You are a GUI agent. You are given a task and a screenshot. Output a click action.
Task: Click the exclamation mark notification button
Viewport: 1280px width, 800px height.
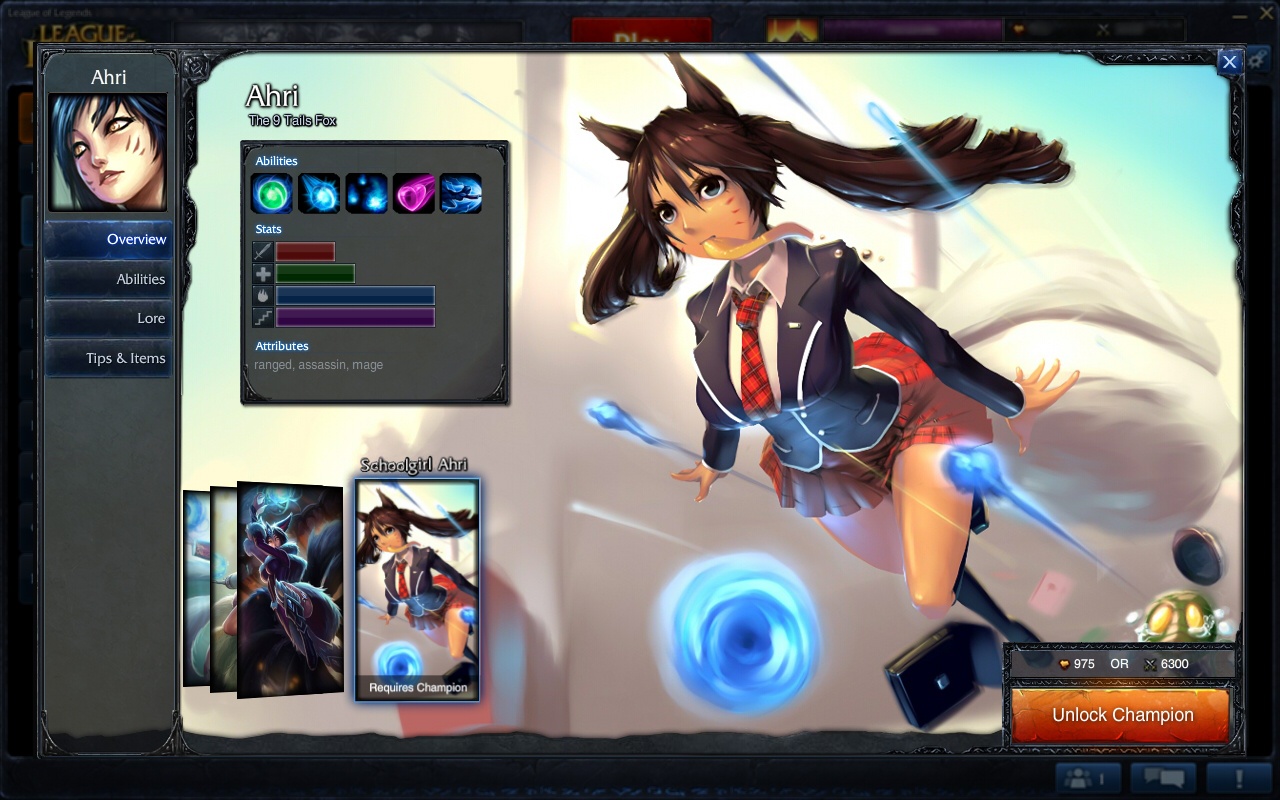[x=1238, y=778]
